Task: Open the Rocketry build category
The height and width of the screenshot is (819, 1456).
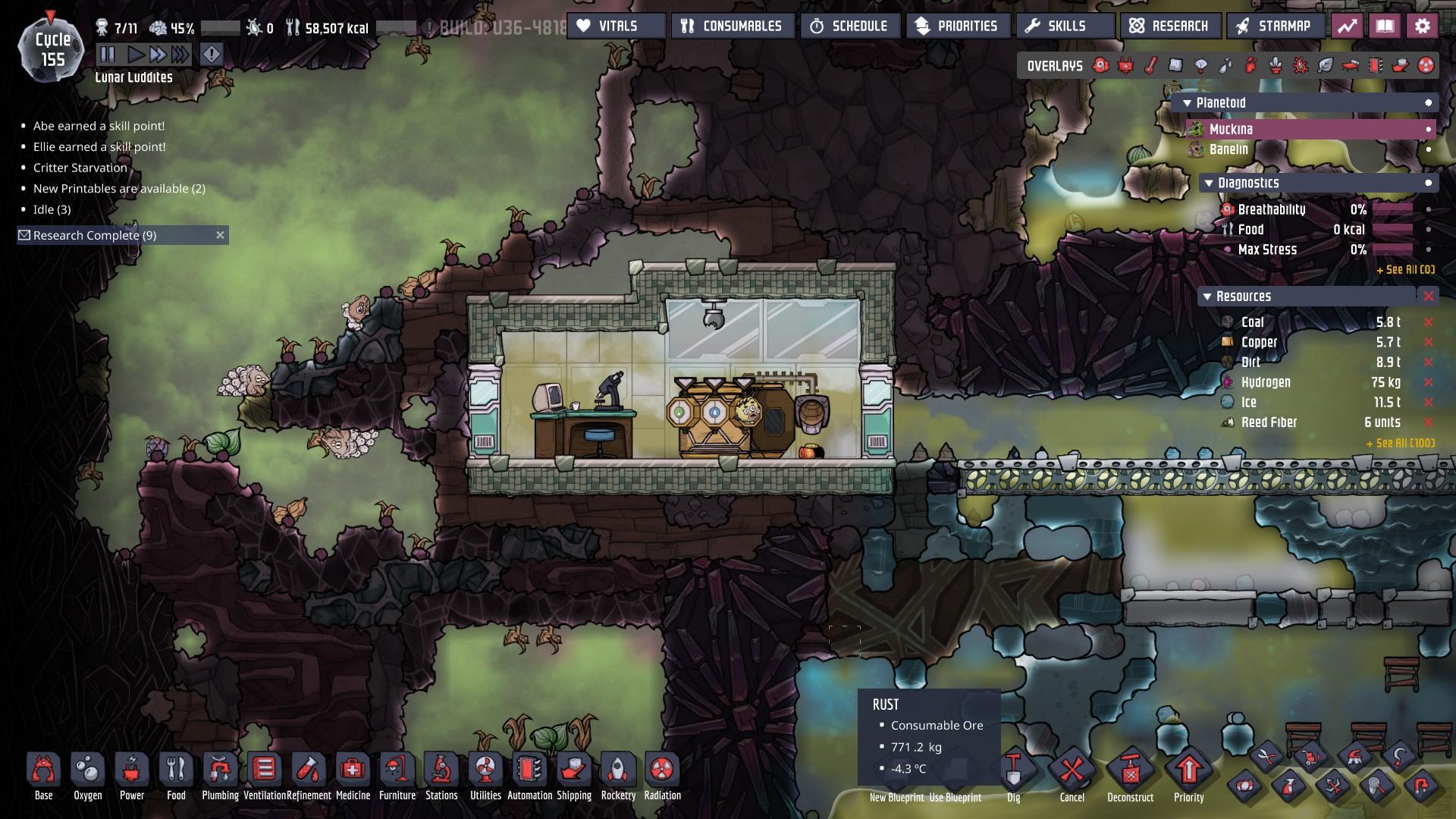Action: pos(618,774)
